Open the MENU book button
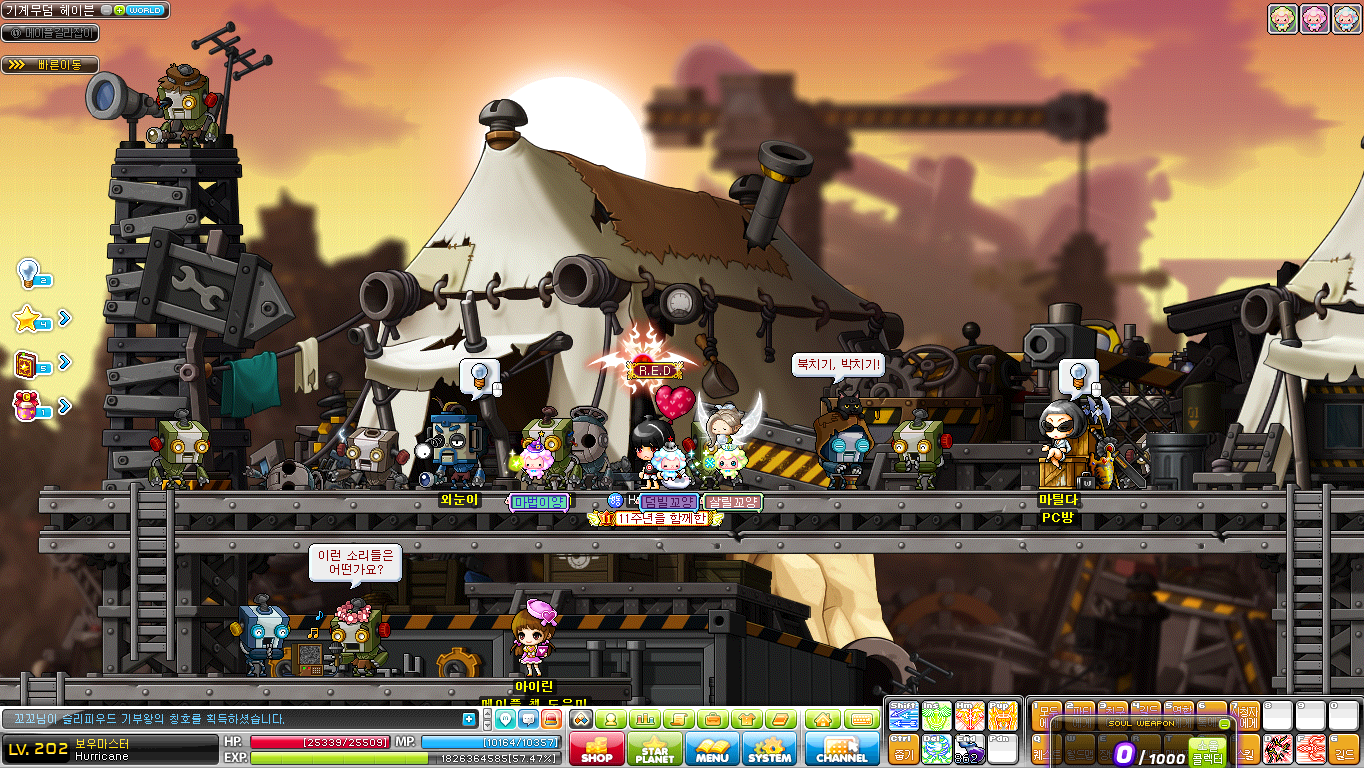 click(x=712, y=749)
